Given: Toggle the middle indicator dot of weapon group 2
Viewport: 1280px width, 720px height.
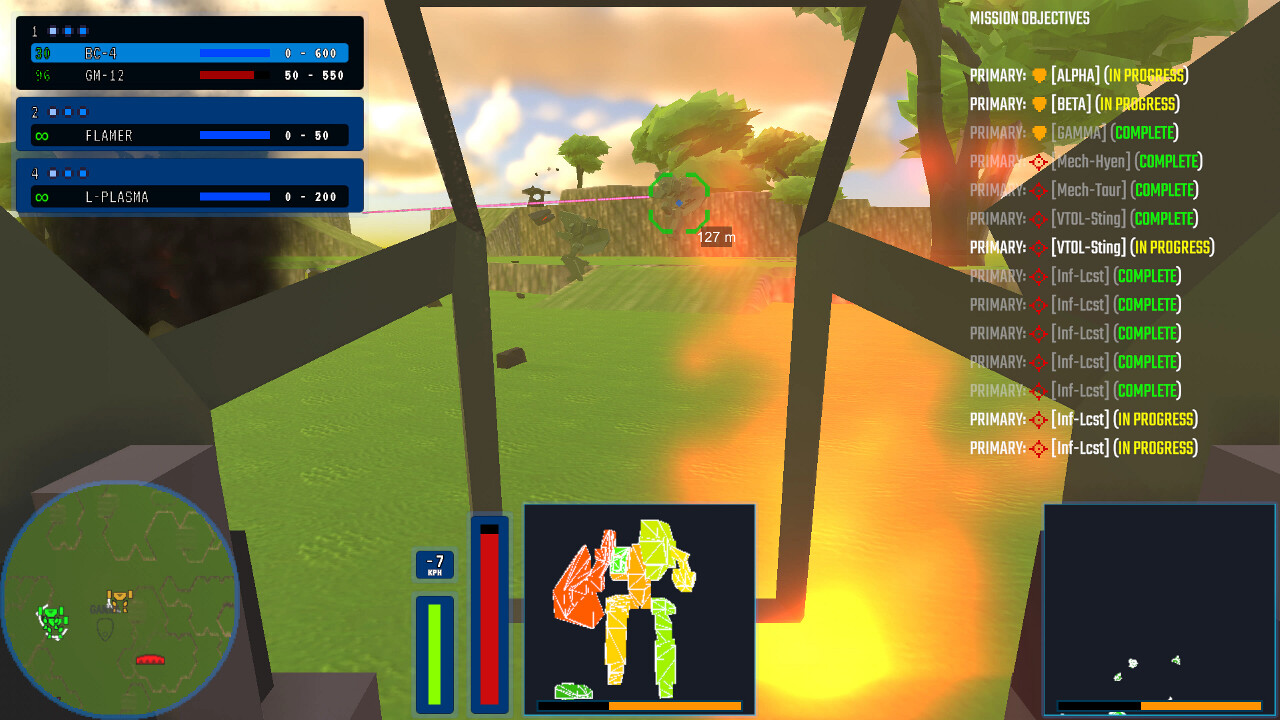Looking at the screenshot, I should pos(67,112).
